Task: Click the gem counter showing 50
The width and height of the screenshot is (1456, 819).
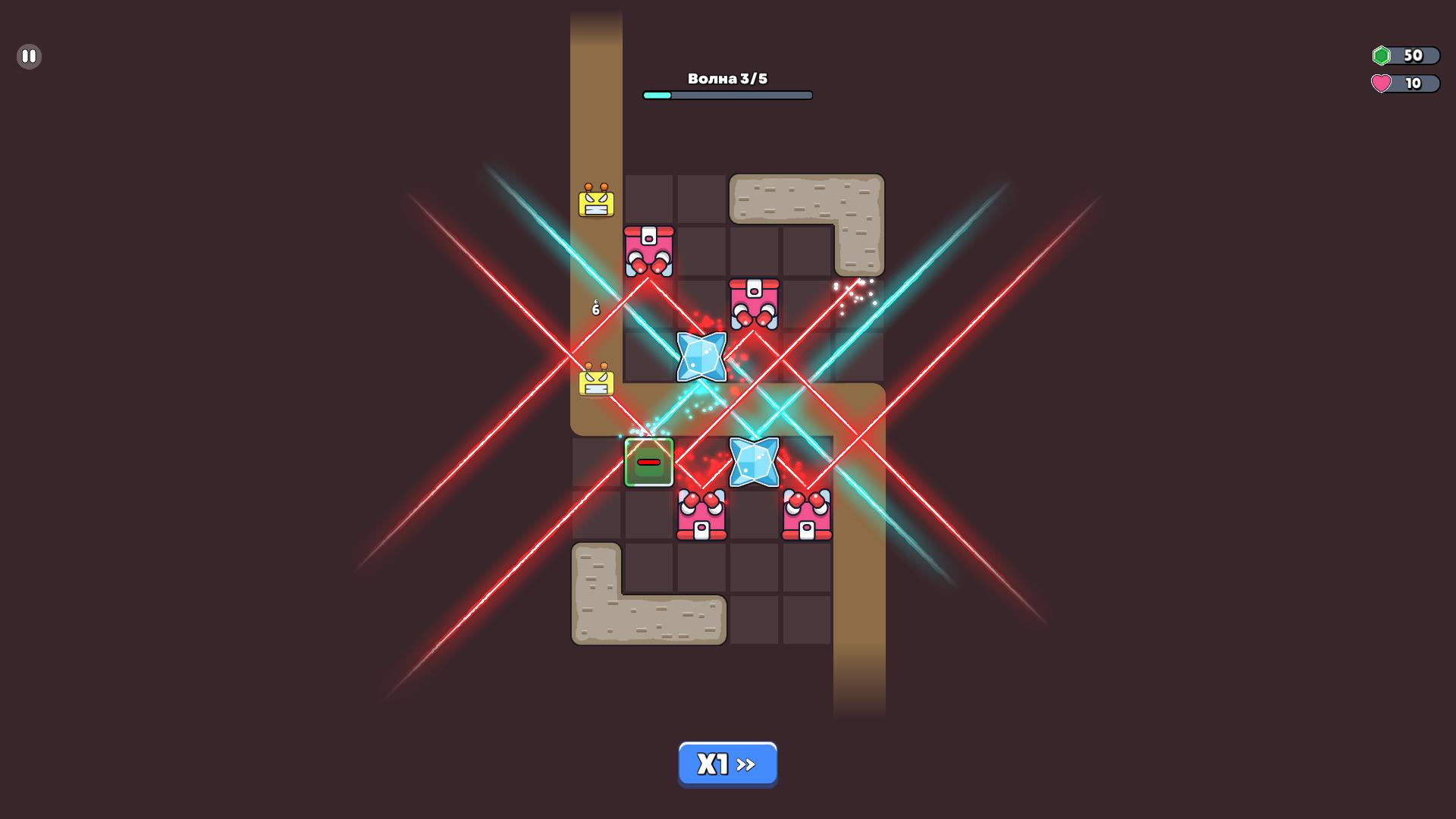Action: tap(1412, 55)
